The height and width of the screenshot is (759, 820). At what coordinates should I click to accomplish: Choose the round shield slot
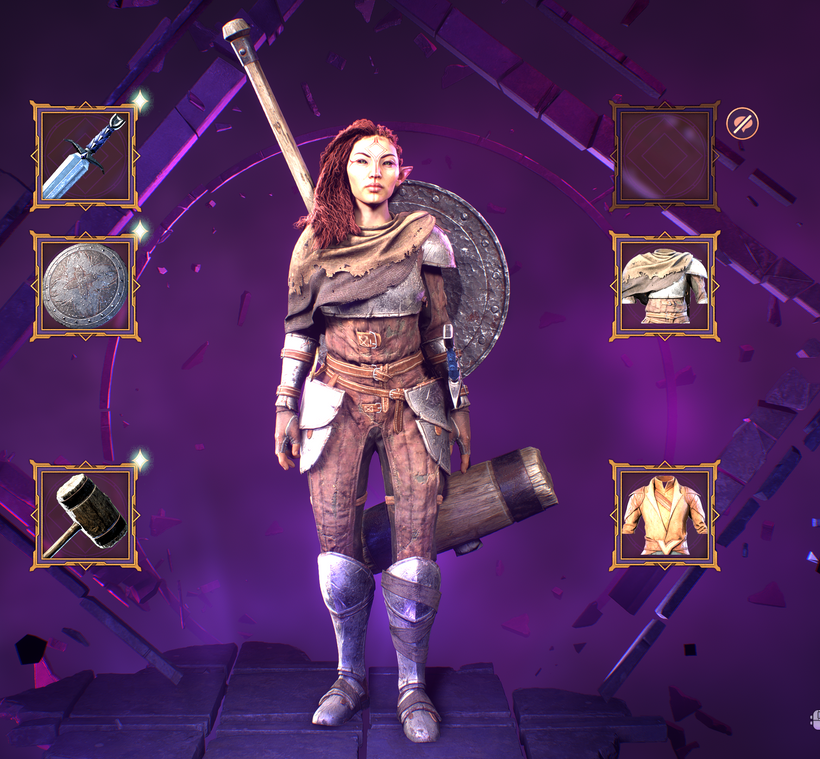(x=85, y=286)
